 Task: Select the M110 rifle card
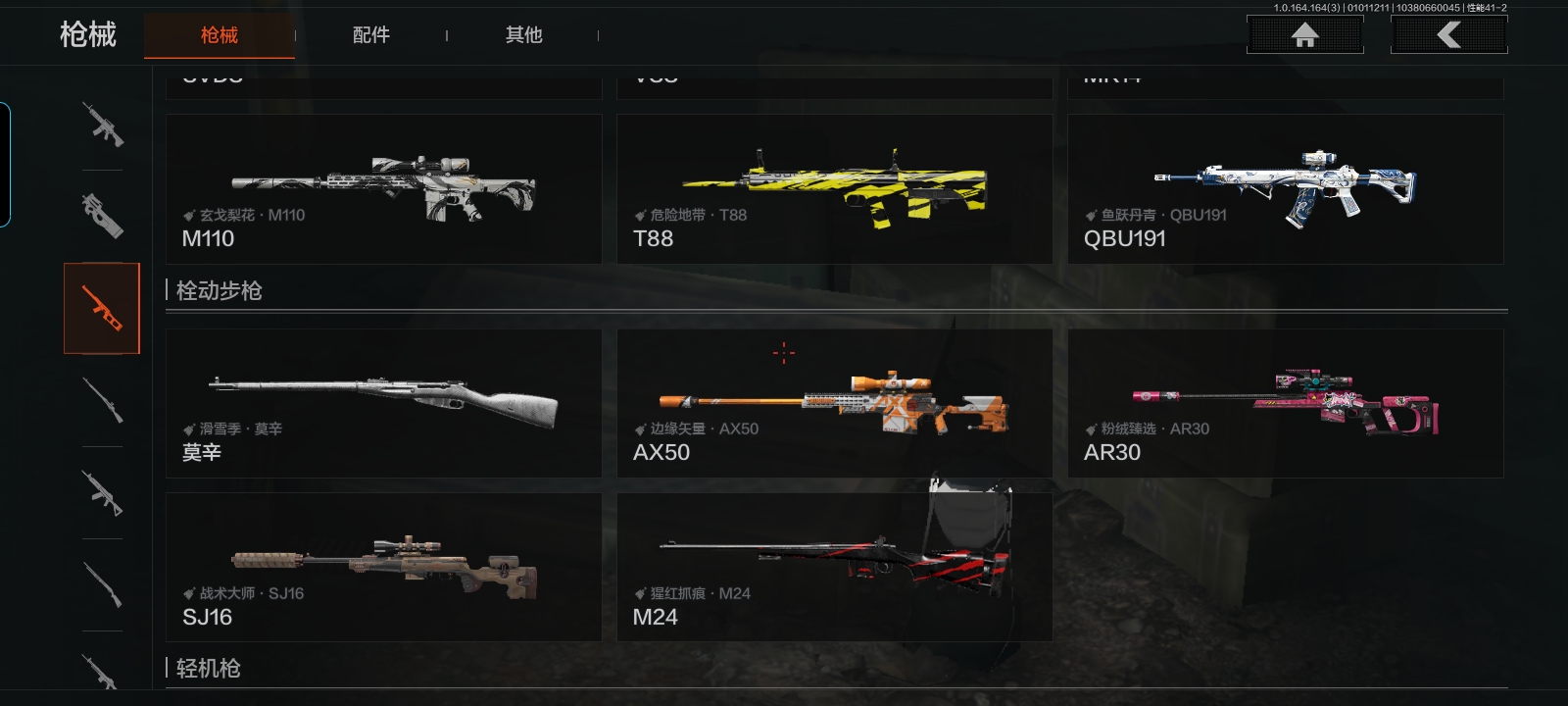coord(383,189)
